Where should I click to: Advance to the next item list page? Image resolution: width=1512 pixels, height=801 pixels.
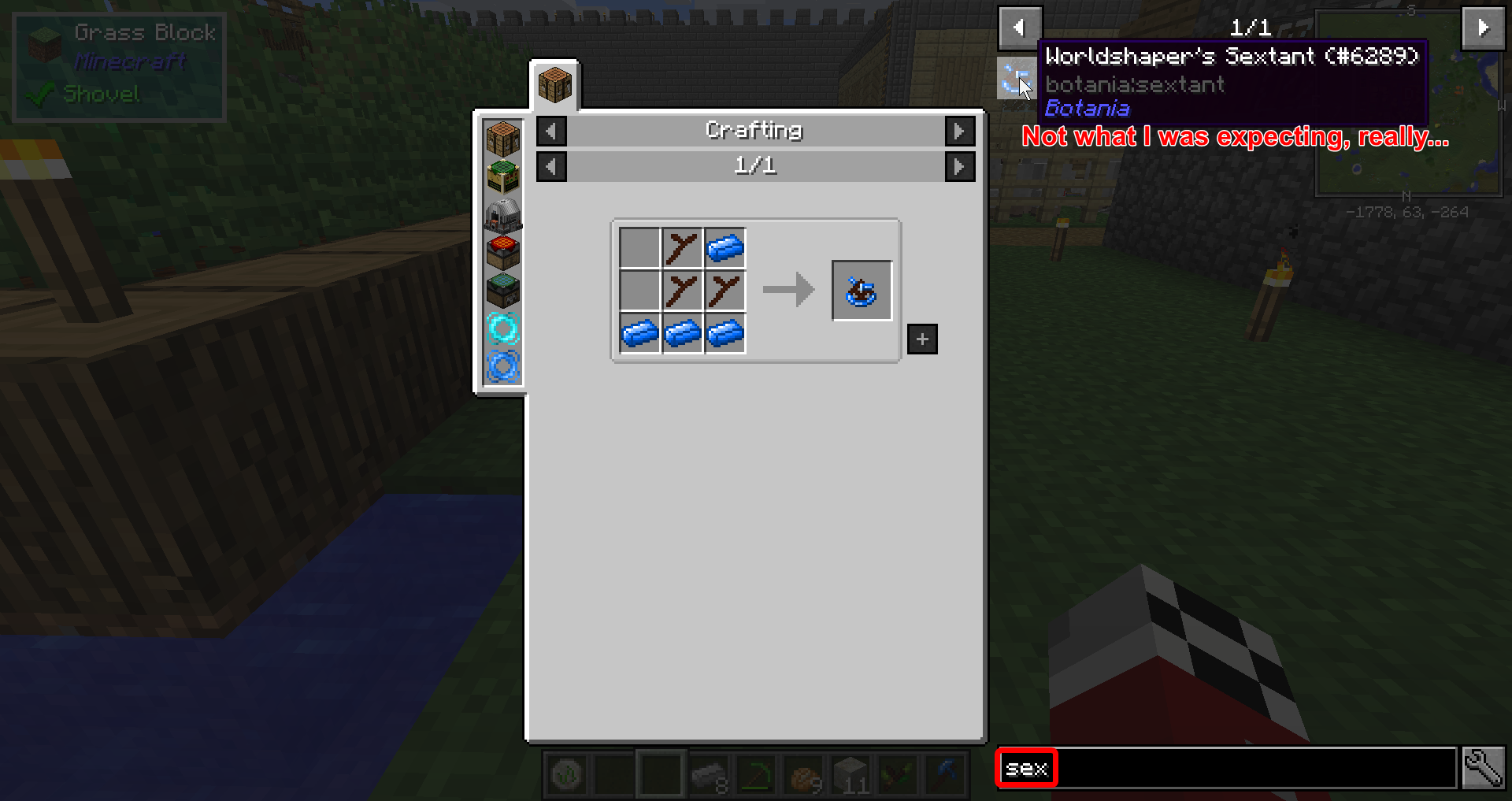[x=1483, y=28]
